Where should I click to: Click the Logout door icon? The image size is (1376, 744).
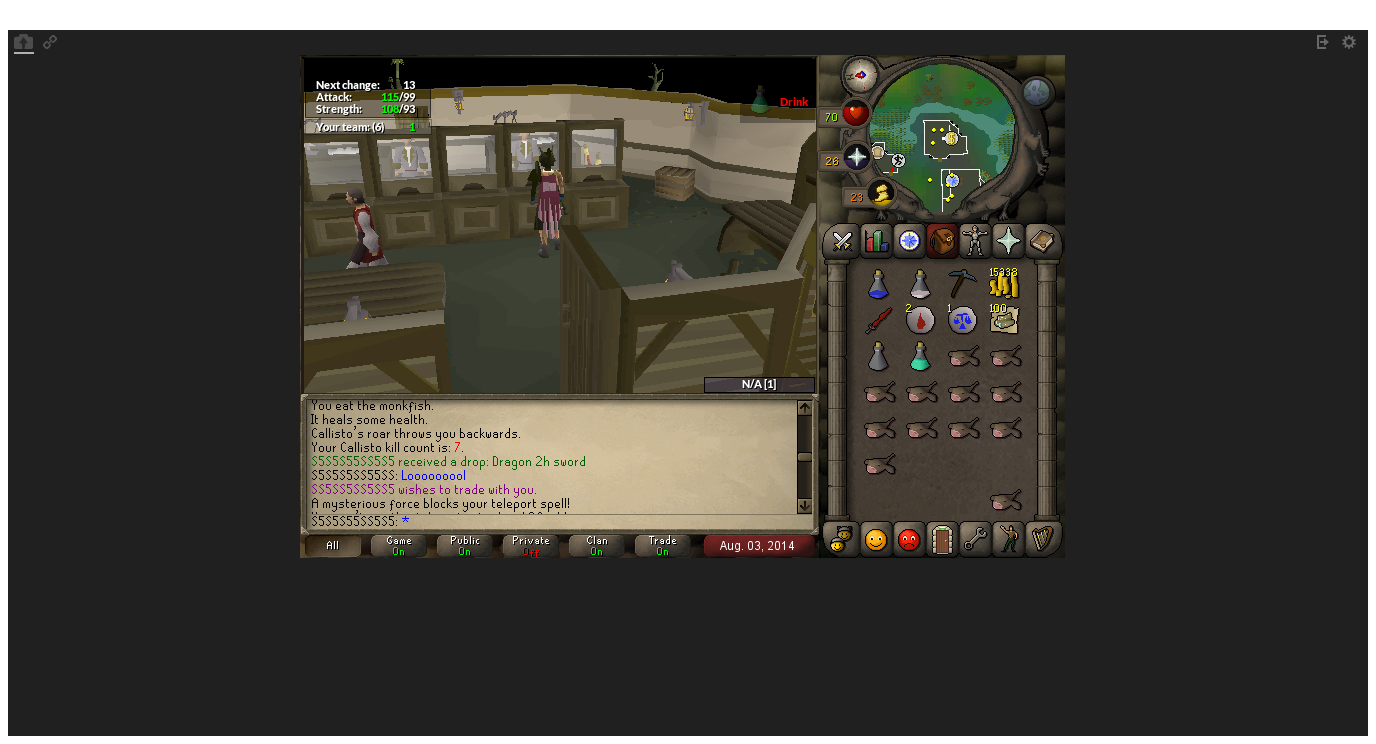(x=941, y=540)
